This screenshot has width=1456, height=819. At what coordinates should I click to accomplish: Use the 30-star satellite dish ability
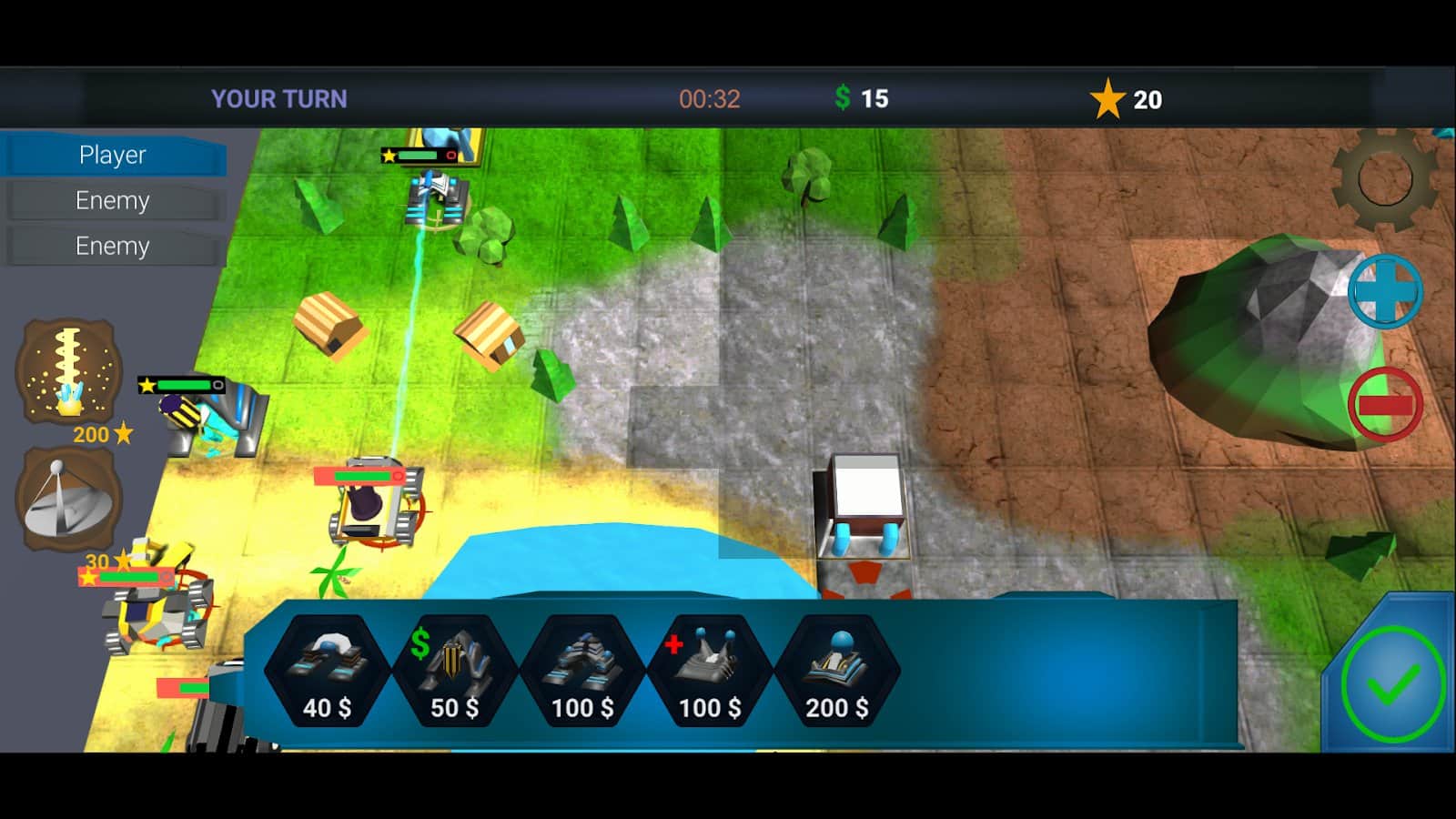(x=69, y=499)
